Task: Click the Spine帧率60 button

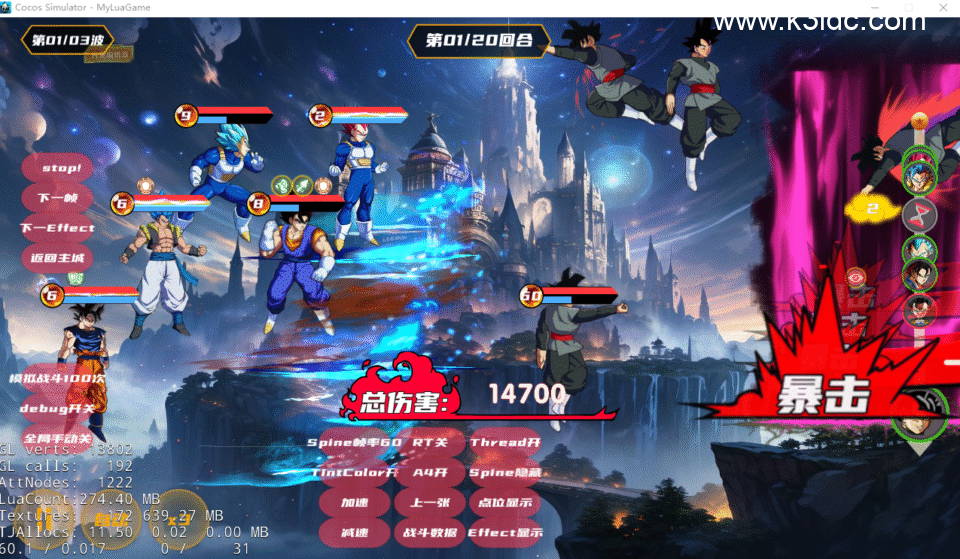Action: tap(354, 442)
